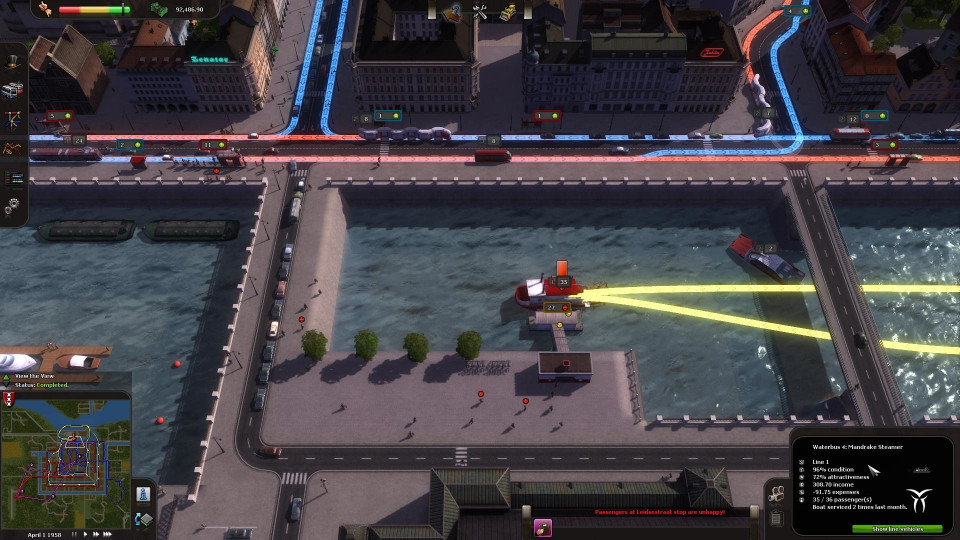Screen dimensions: 960x540
Task: Open the transit lines menu
Action: tap(13, 119)
